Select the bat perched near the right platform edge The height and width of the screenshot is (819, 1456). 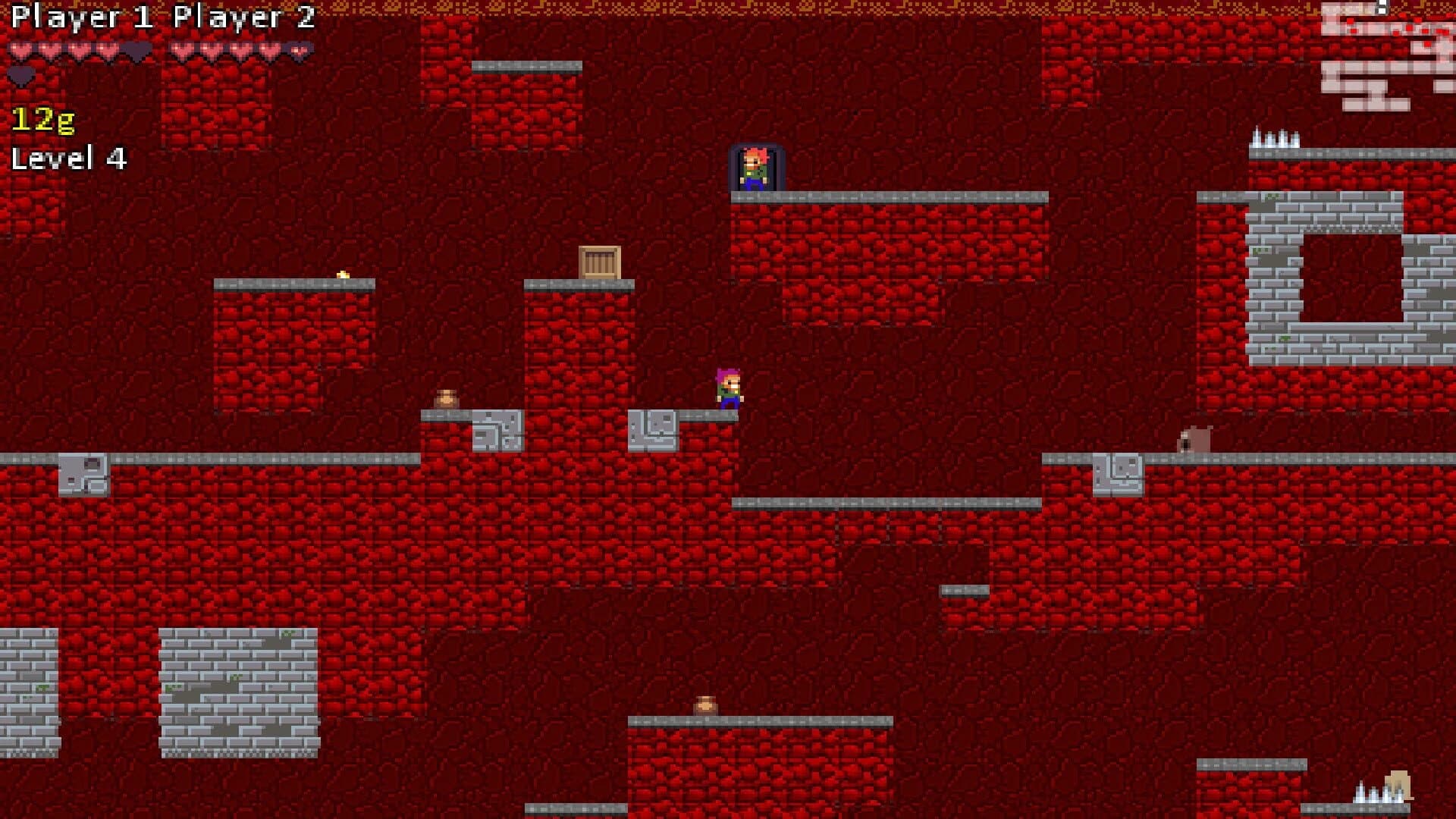point(1193,438)
